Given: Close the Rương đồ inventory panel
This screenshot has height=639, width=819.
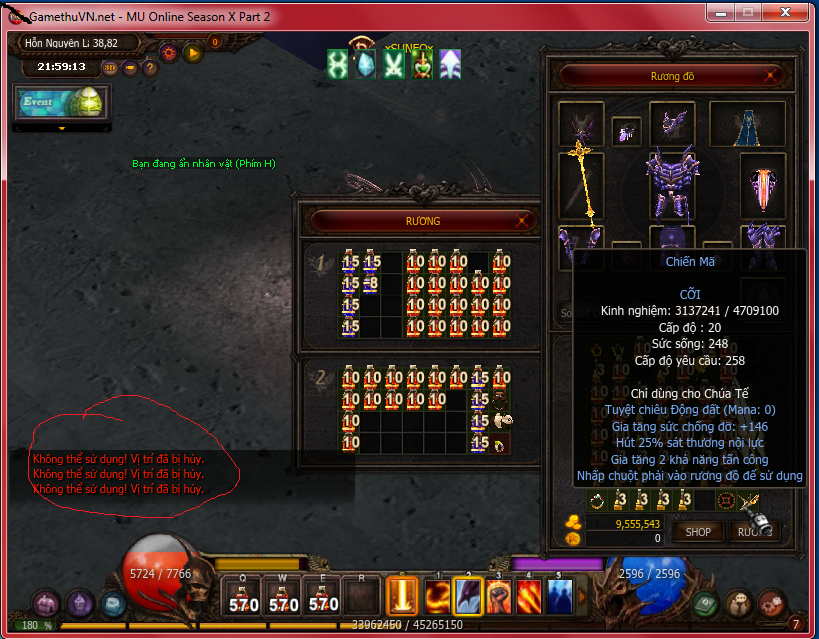Looking at the screenshot, I should [x=771, y=76].
